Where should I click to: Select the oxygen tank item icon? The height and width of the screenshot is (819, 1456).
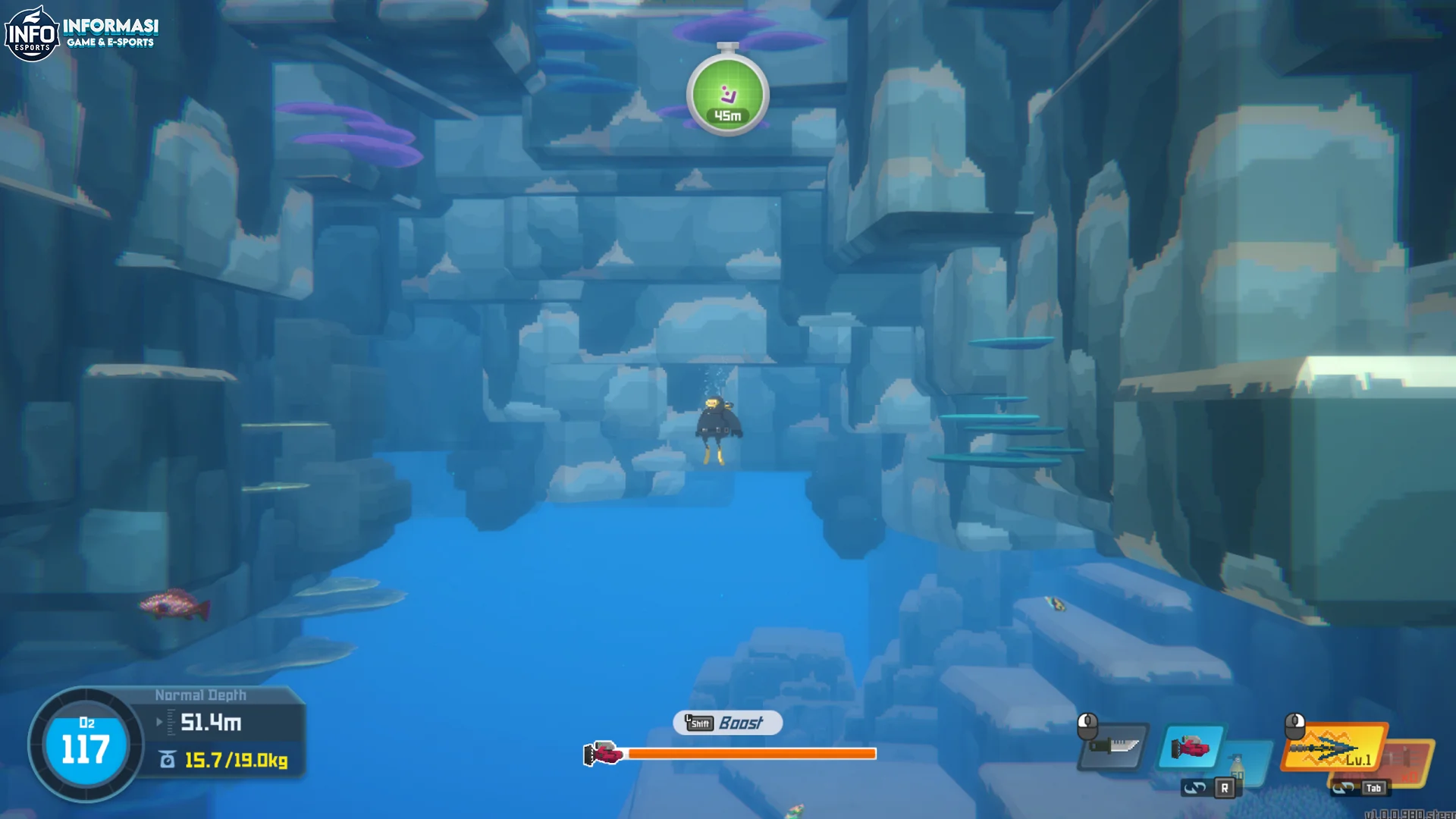pyautogui.click(x=1237, y=767)
